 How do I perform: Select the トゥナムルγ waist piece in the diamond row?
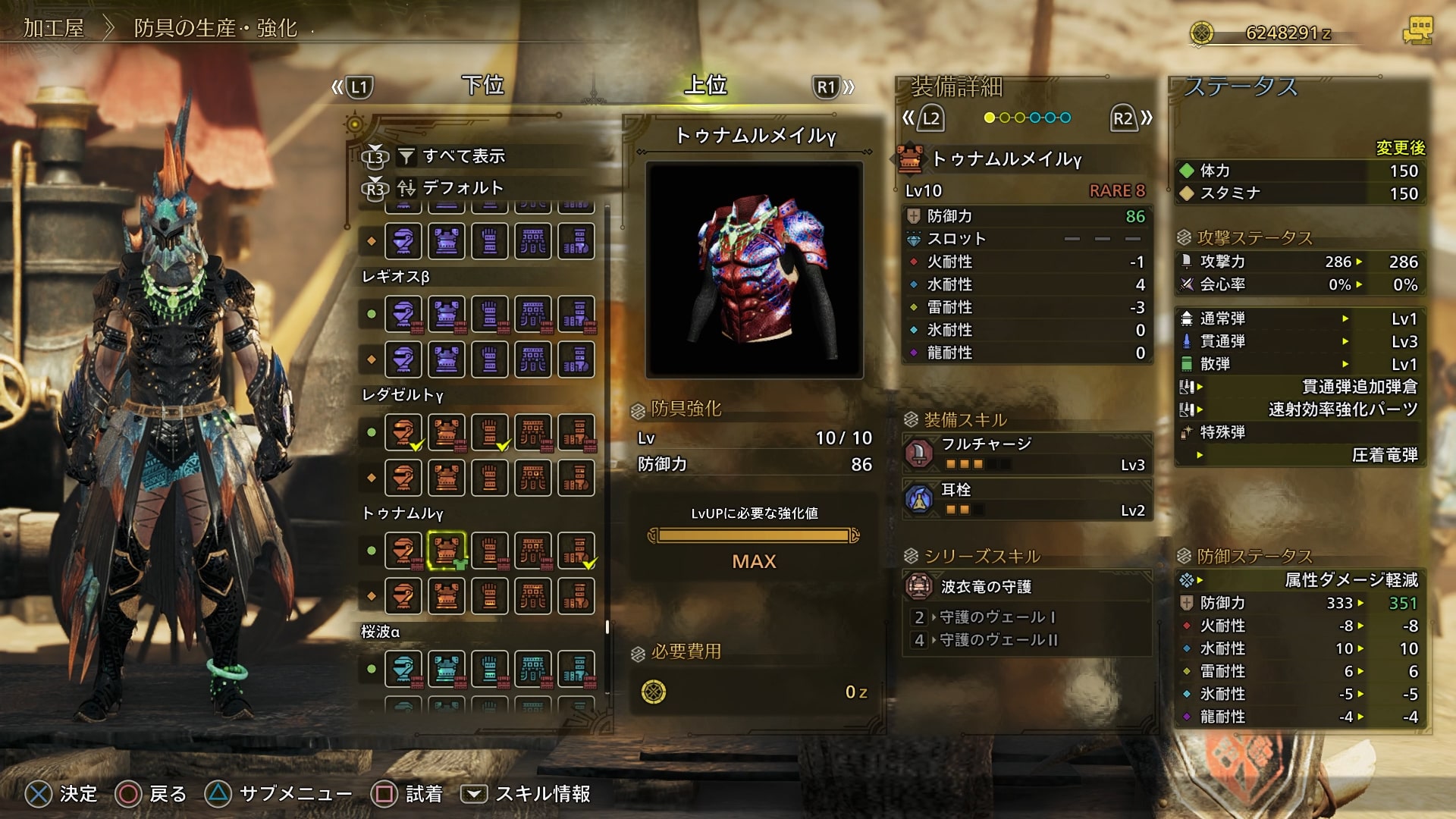(x=533, y=596)
